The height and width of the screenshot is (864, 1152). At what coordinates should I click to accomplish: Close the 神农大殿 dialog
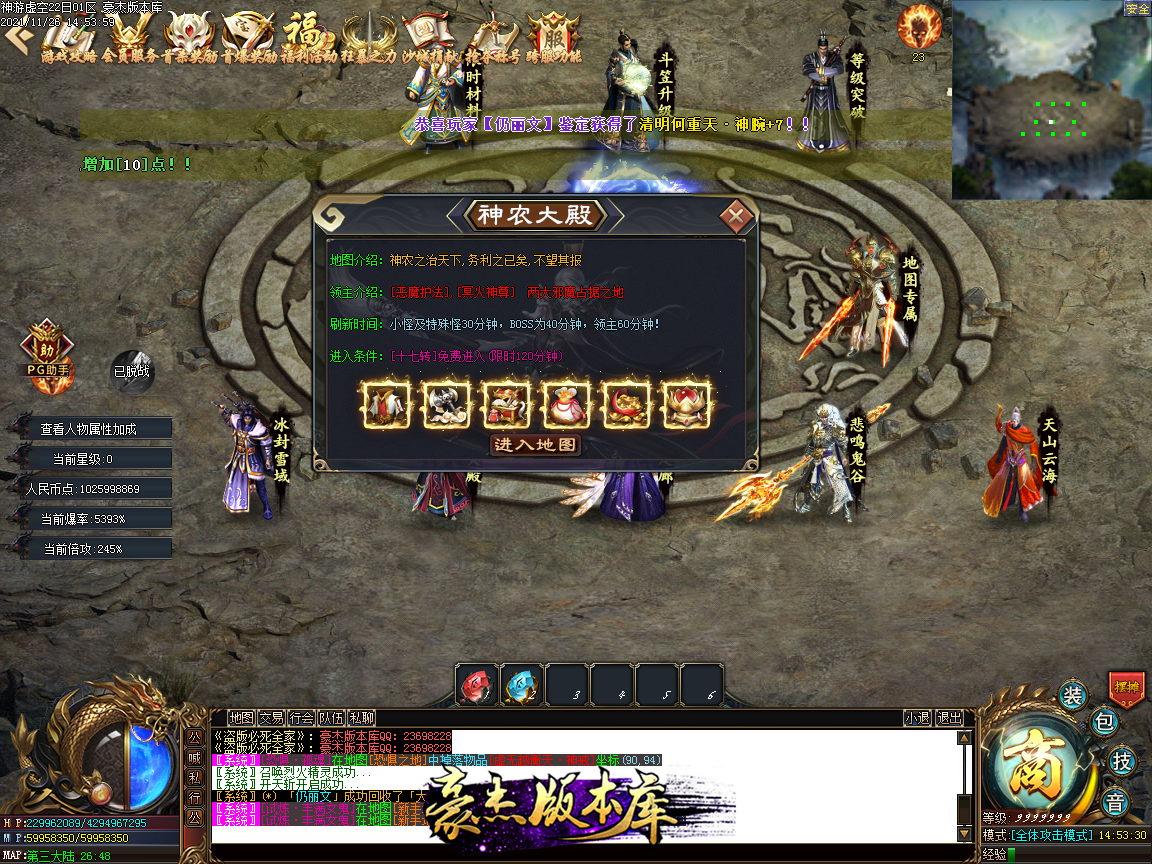pos(736,215)
